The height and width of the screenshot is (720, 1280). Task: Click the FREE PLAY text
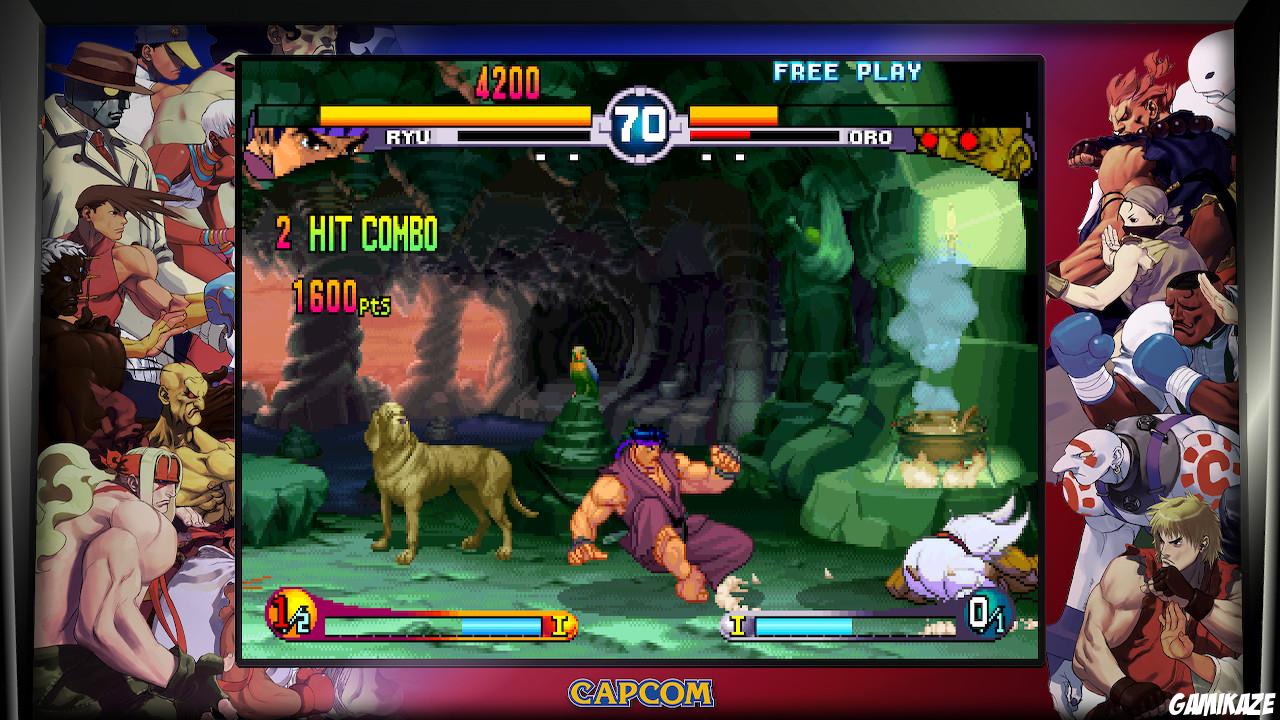coord(848,71)
